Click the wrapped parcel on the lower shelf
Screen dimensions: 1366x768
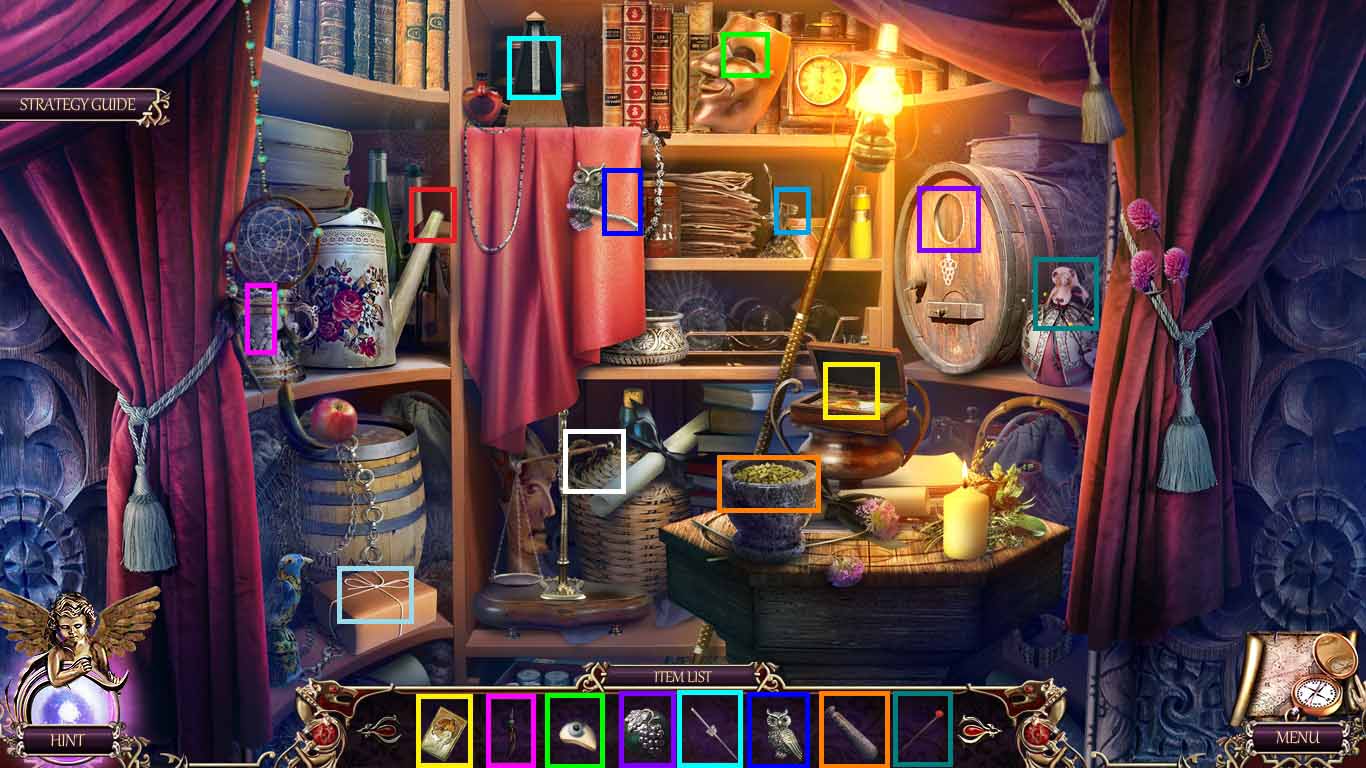coord(375,594)
